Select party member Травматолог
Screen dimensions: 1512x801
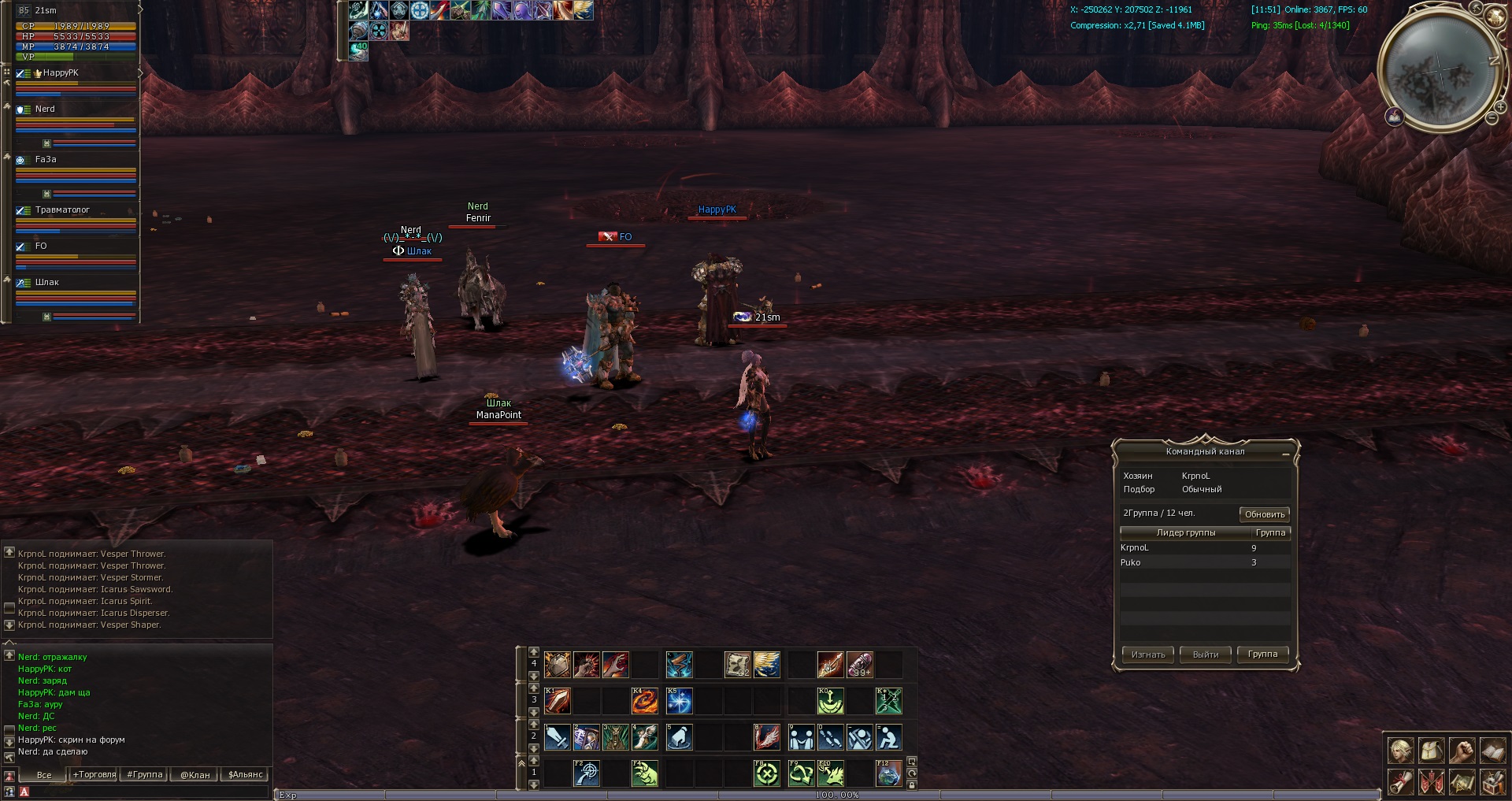(x=63, y=210)
